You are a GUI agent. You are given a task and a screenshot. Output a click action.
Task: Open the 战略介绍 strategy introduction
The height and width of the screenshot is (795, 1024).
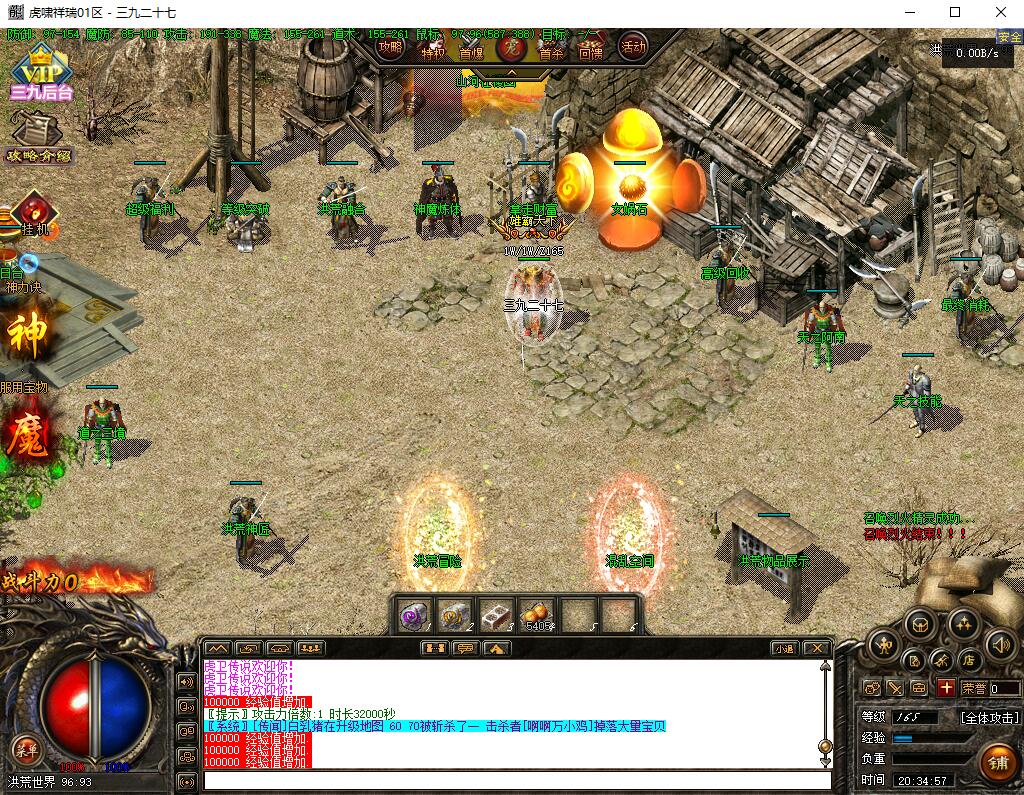[38, 136]
